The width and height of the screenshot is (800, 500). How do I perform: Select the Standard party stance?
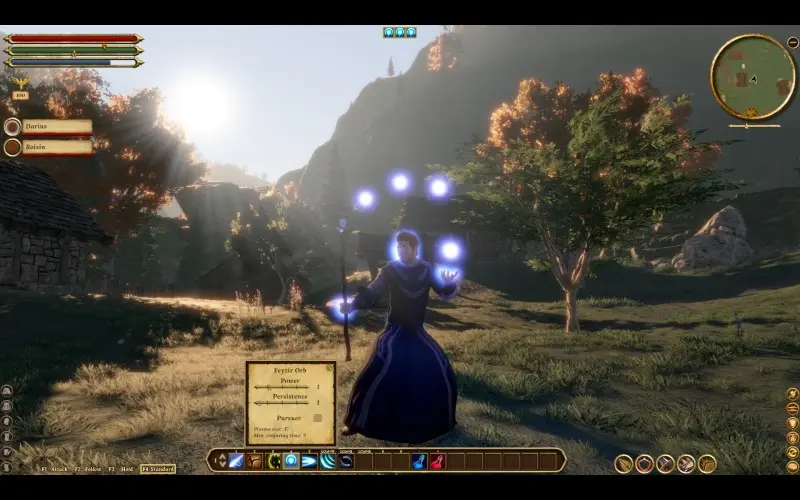click(x=158, y=468)
